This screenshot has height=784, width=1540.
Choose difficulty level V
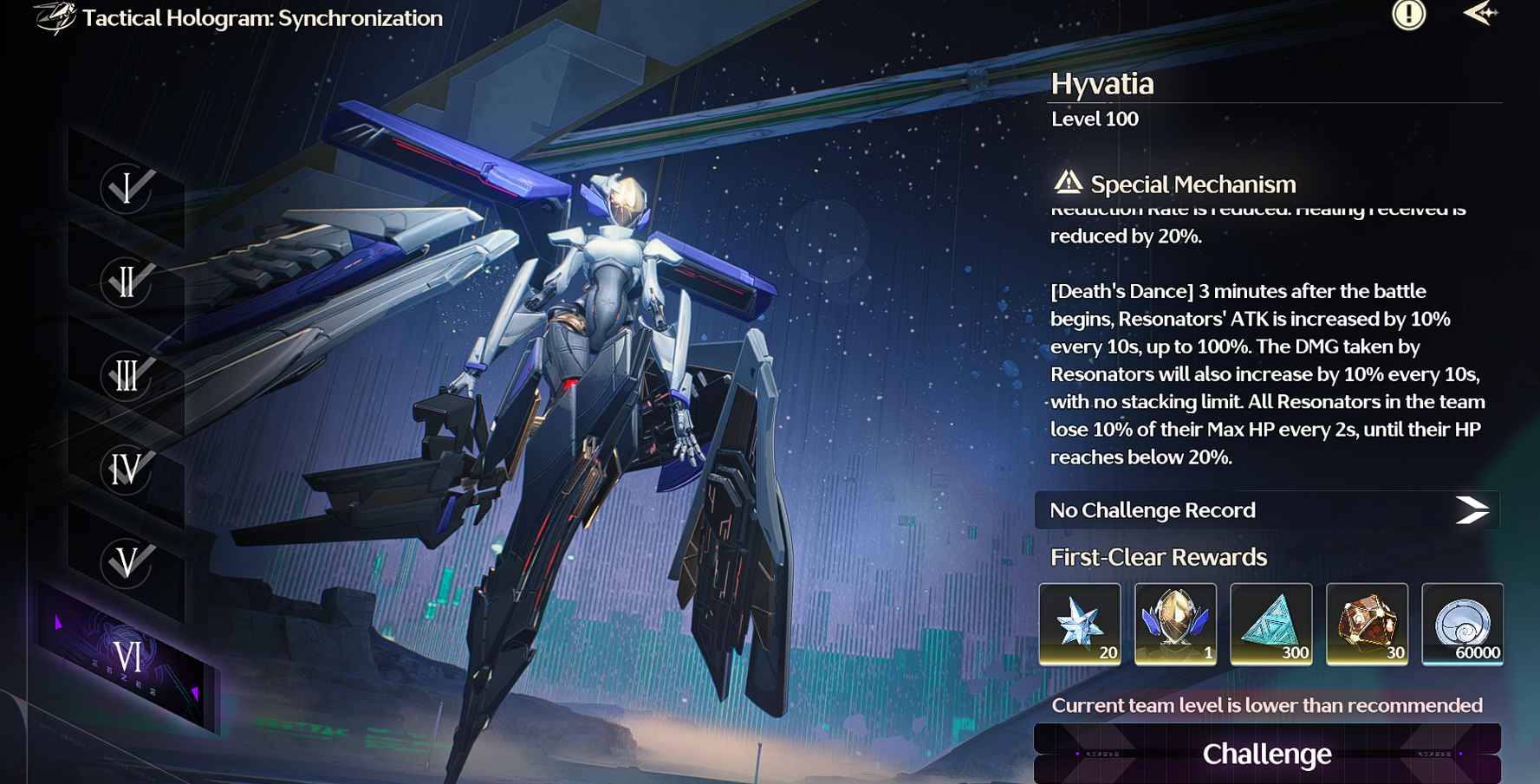click(x=127, y=562)
